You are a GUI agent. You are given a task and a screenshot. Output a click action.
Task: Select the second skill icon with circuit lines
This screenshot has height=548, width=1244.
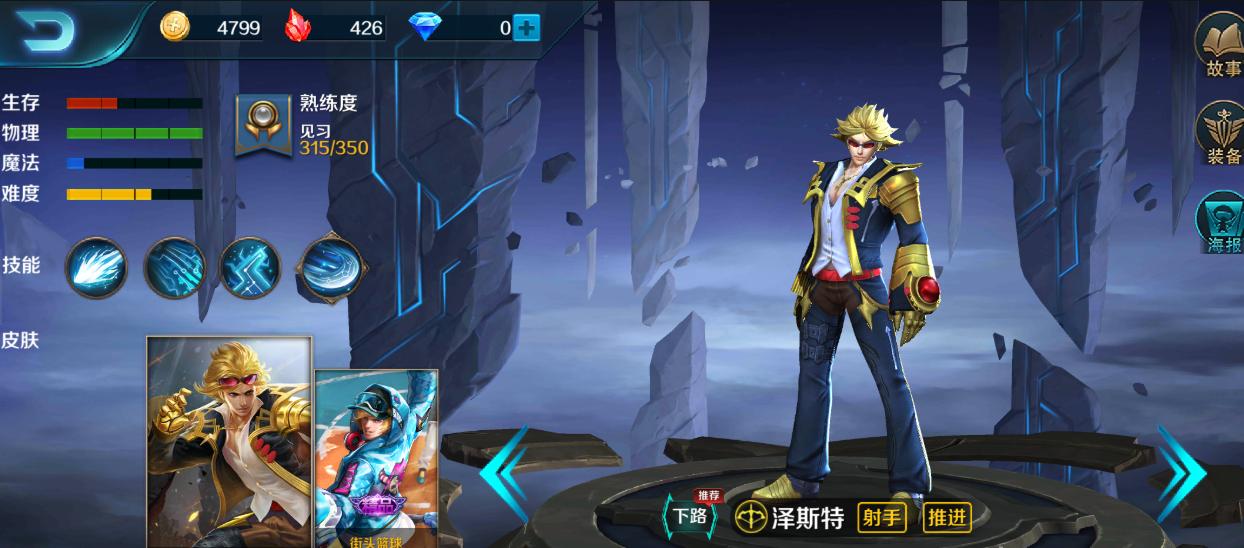point(174,267)
